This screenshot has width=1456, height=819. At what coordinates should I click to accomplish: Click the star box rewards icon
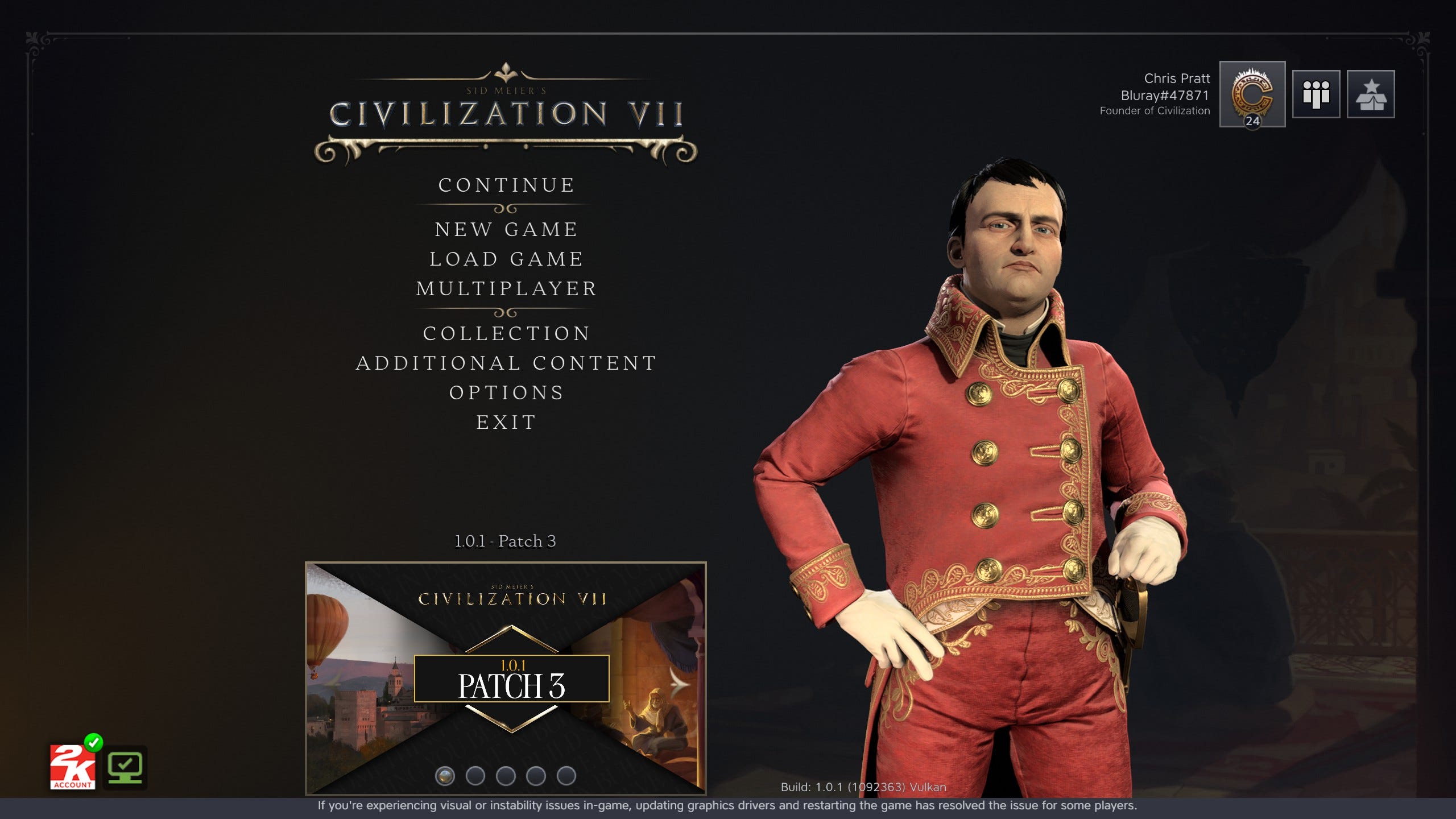coord(1370,94)
